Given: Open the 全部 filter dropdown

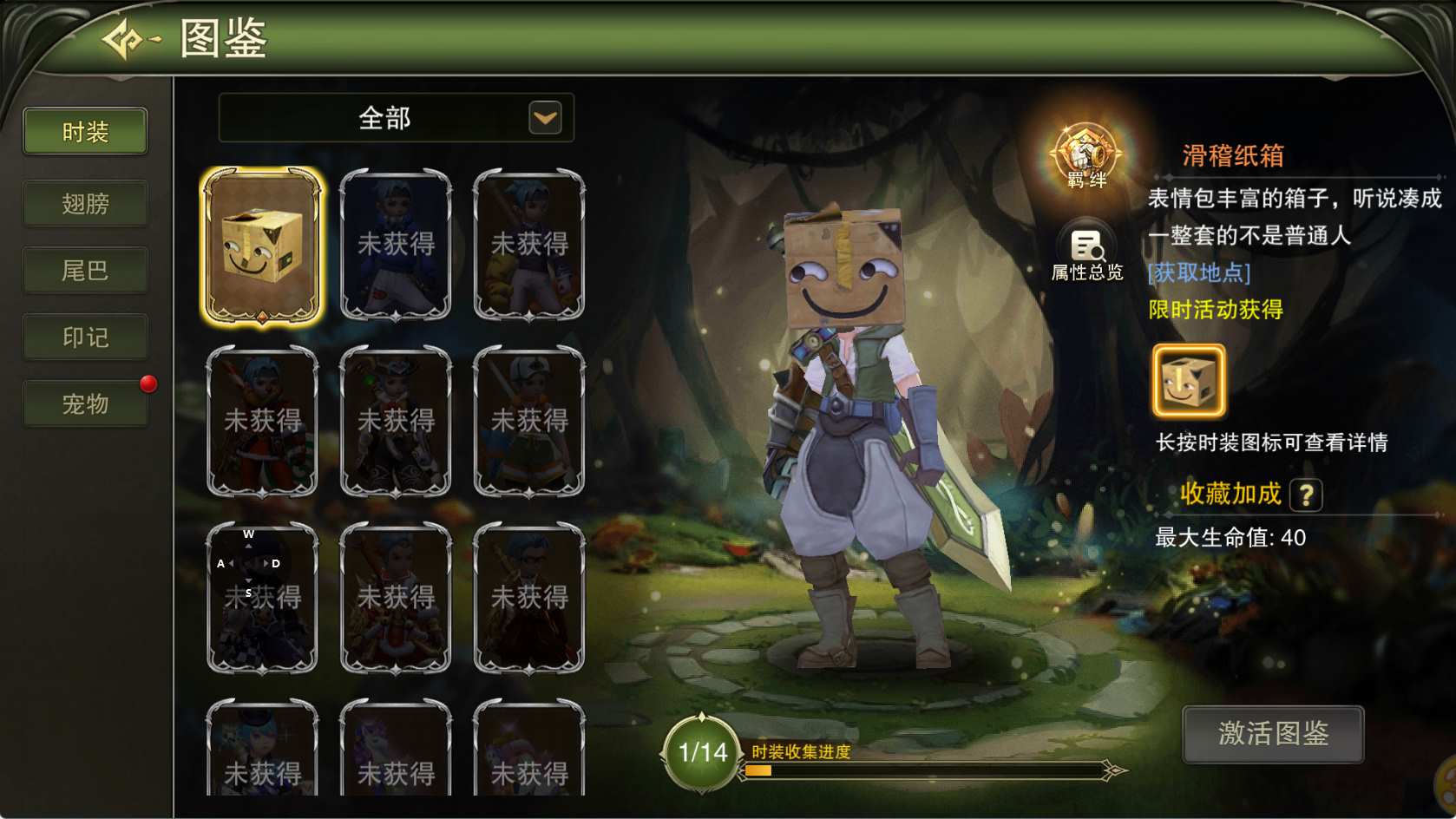Looking at the screenshot, I should pos(545,118).
